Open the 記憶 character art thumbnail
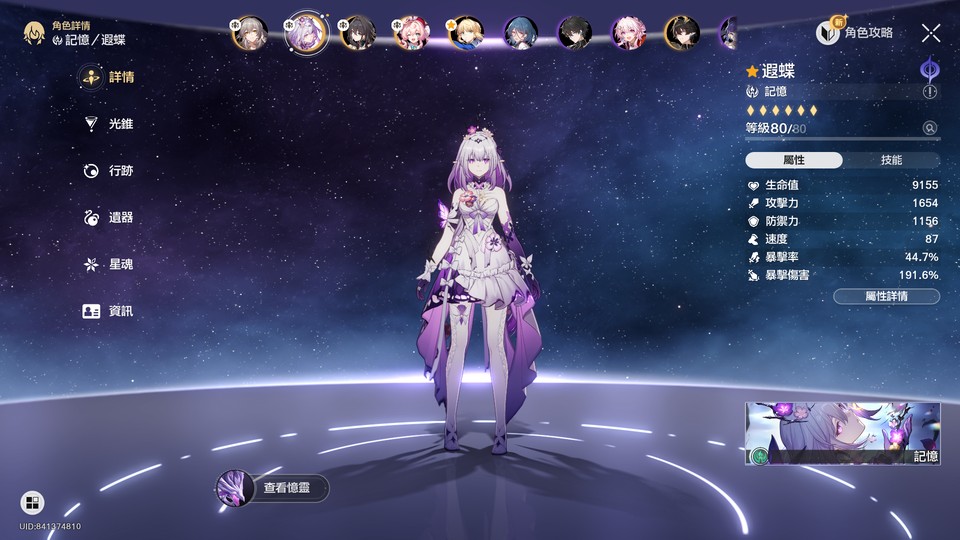Screen dimensions: 960x540 tap(842, 434)
